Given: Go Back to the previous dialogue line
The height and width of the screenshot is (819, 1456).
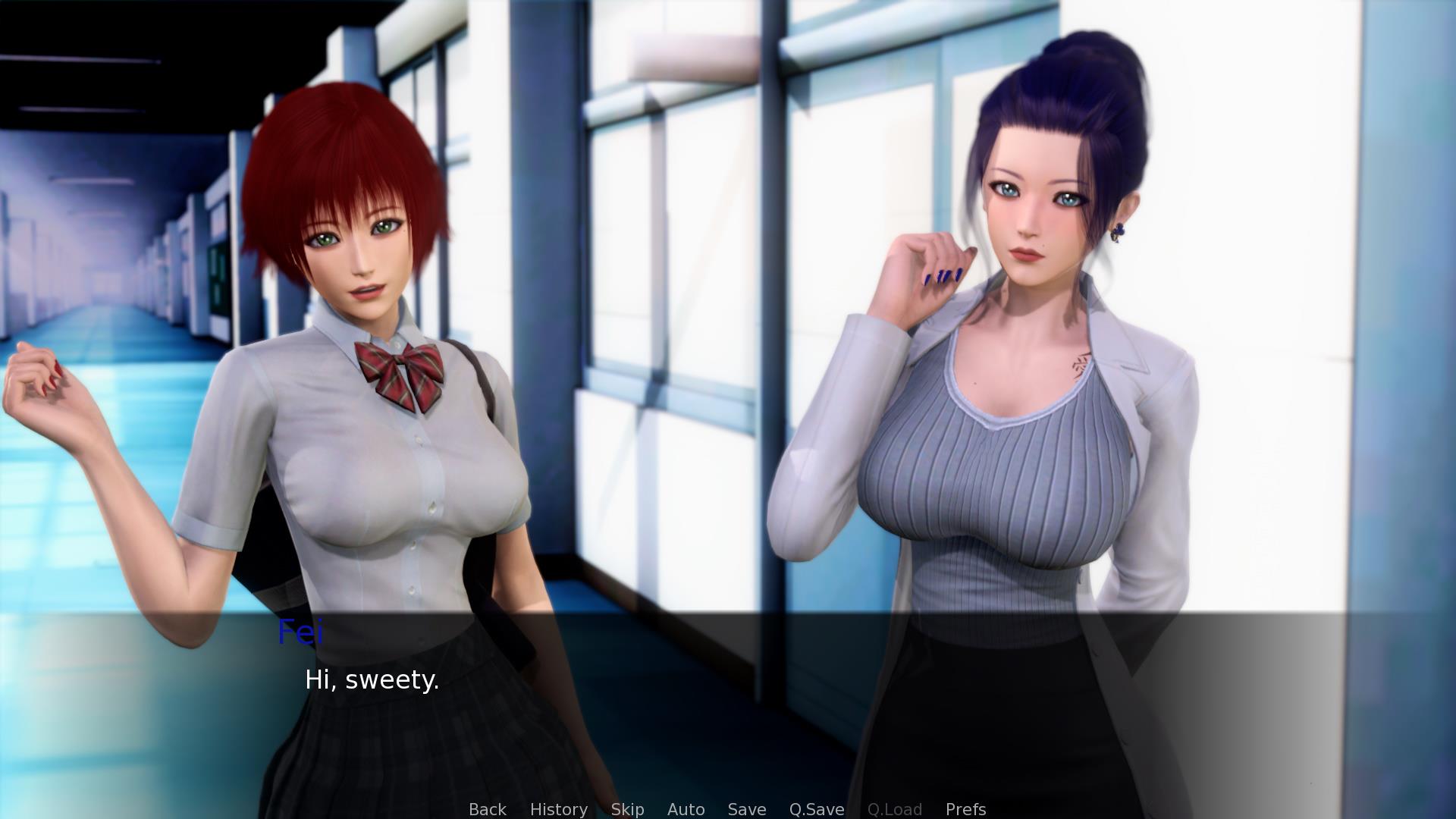Looking at the screenshot, I should (487, 809).
